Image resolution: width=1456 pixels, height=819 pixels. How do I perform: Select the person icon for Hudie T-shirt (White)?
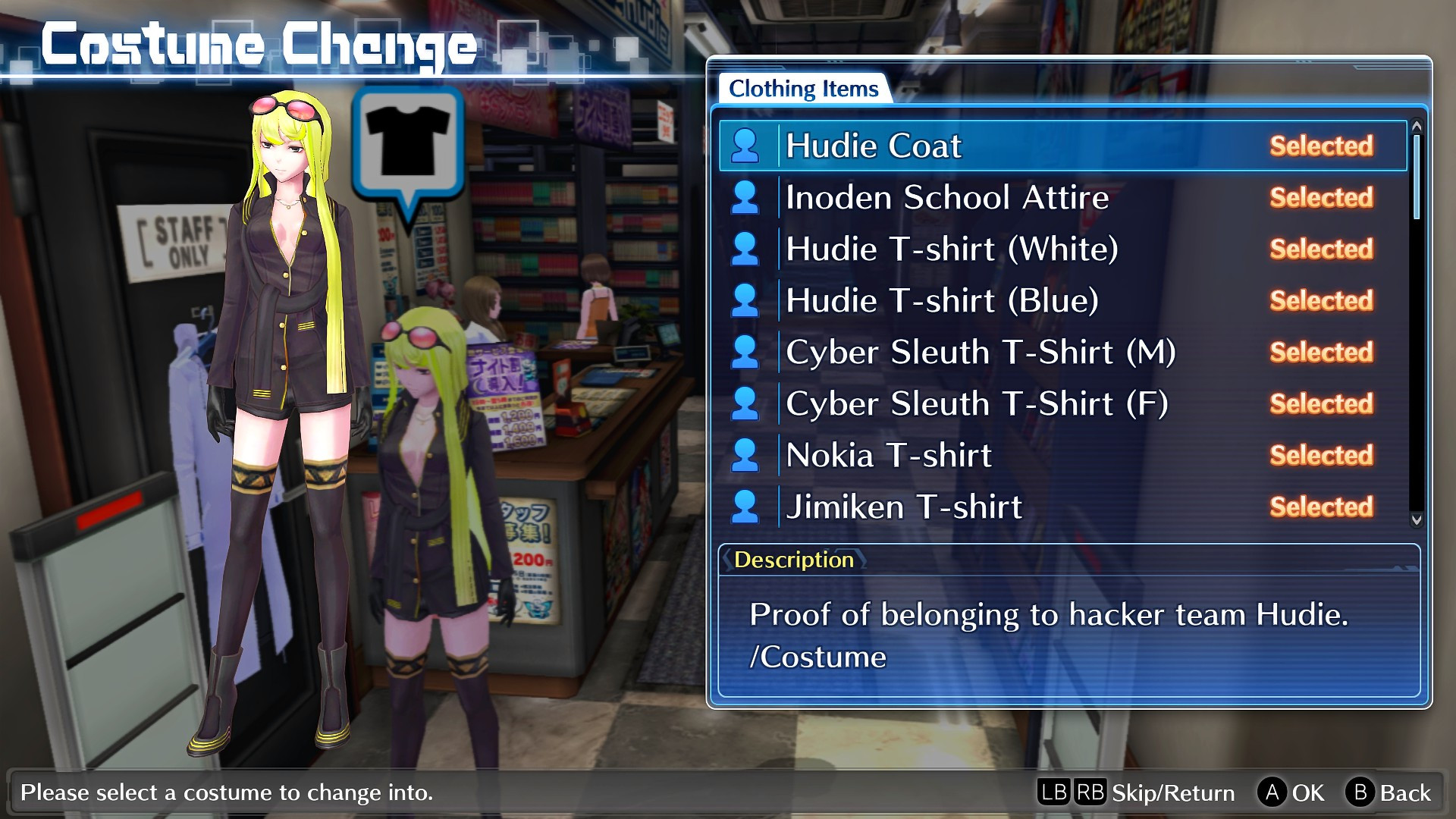[x=747, y=249]
